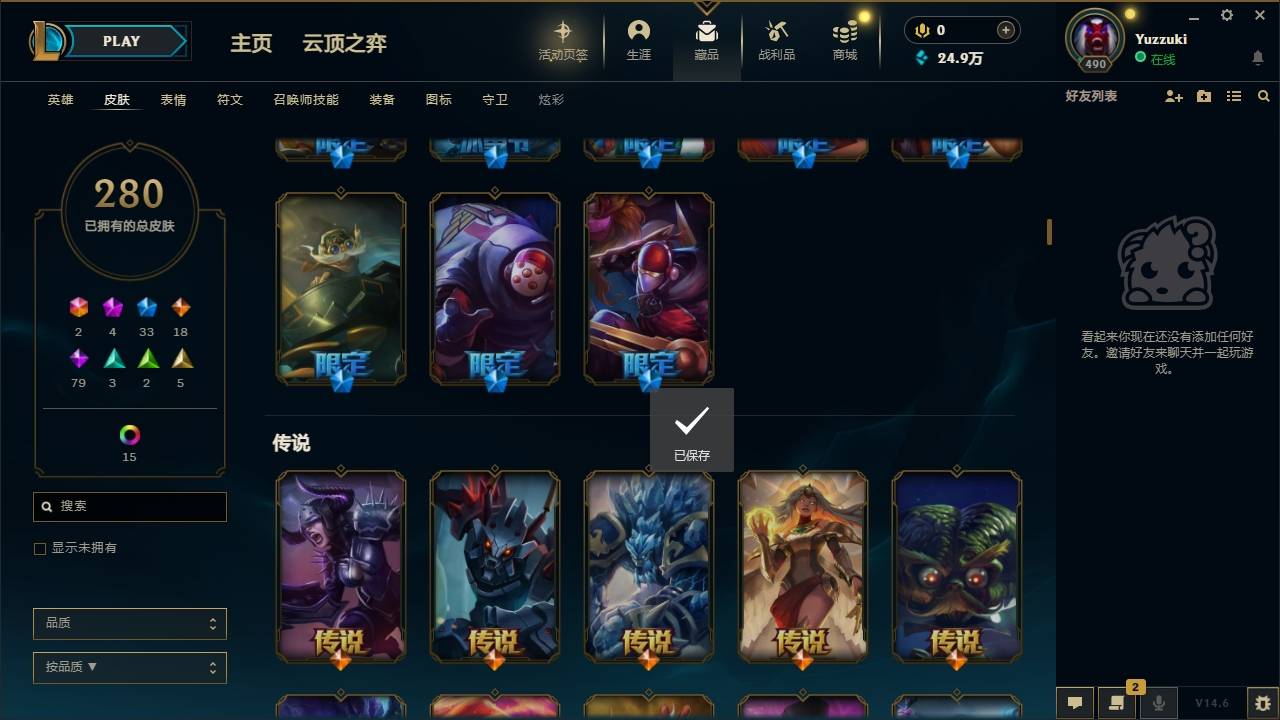Open the 战利品 loot icon

(776, 40)
